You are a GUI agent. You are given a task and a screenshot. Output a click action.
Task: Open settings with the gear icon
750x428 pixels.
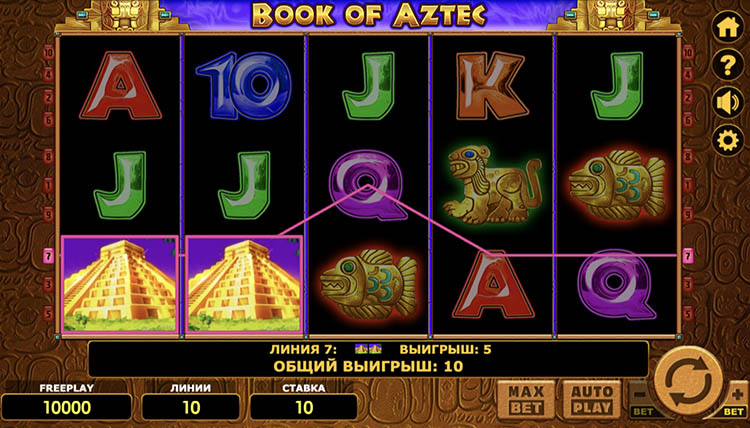tap(725, 140)
